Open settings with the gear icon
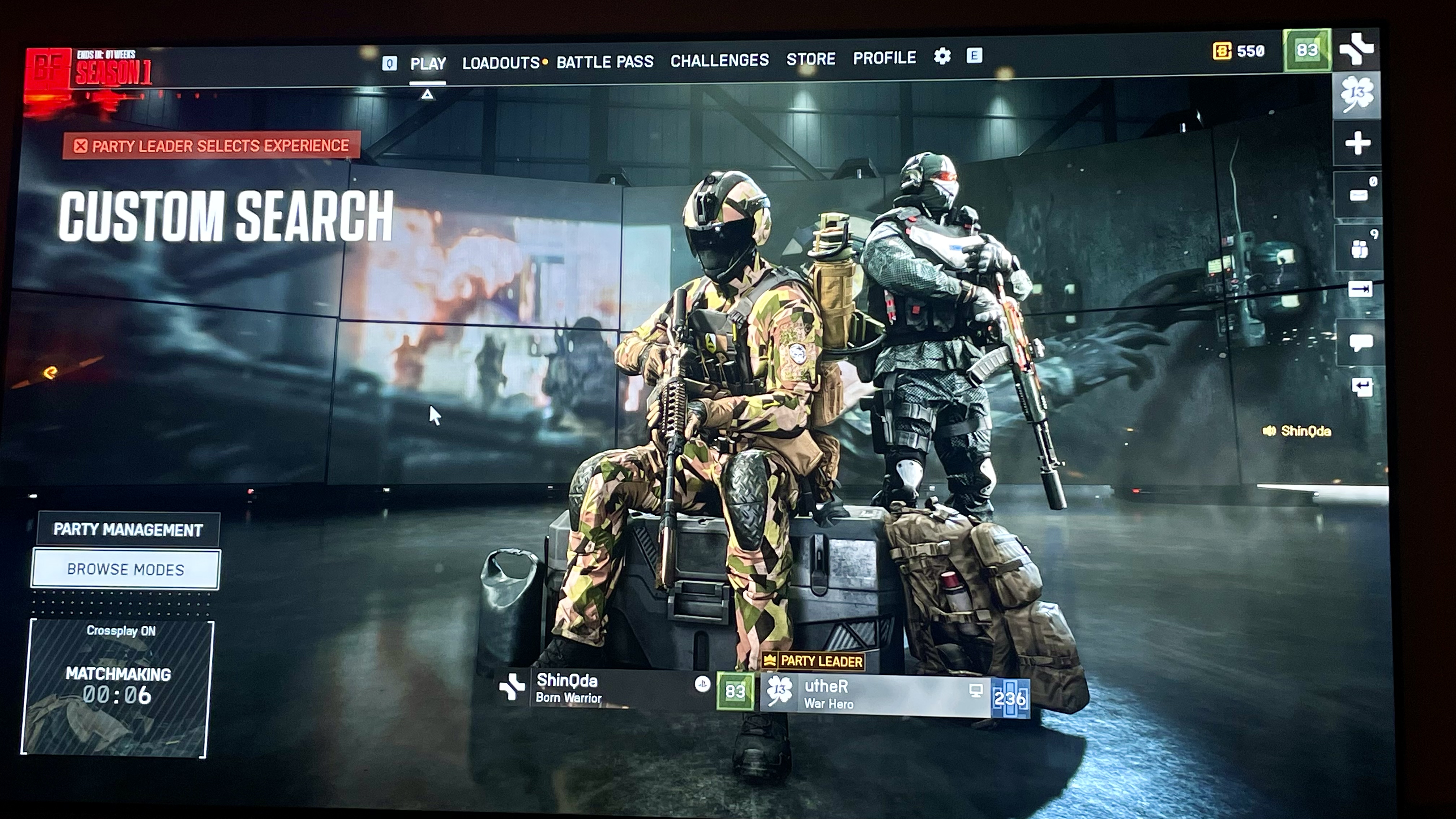The height and width of the screenshot is (819, 1456). coord(942,56)
